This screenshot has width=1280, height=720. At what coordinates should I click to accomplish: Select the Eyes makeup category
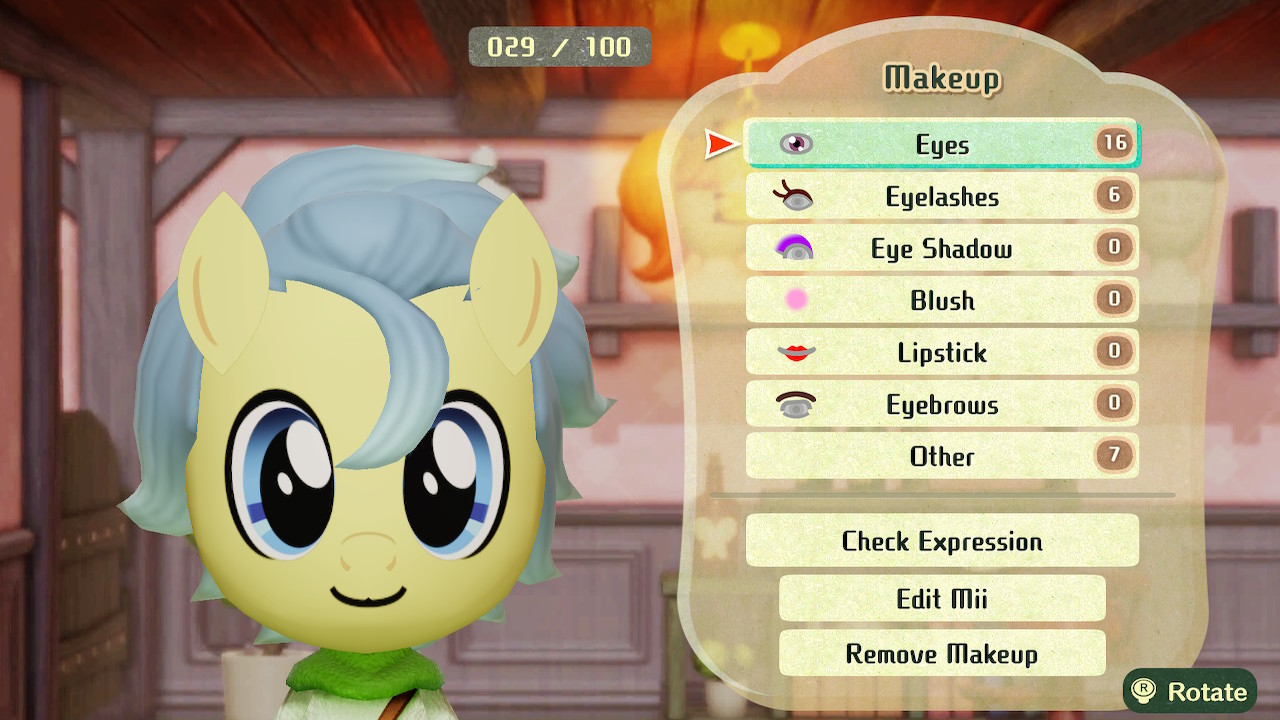[941, 145]
